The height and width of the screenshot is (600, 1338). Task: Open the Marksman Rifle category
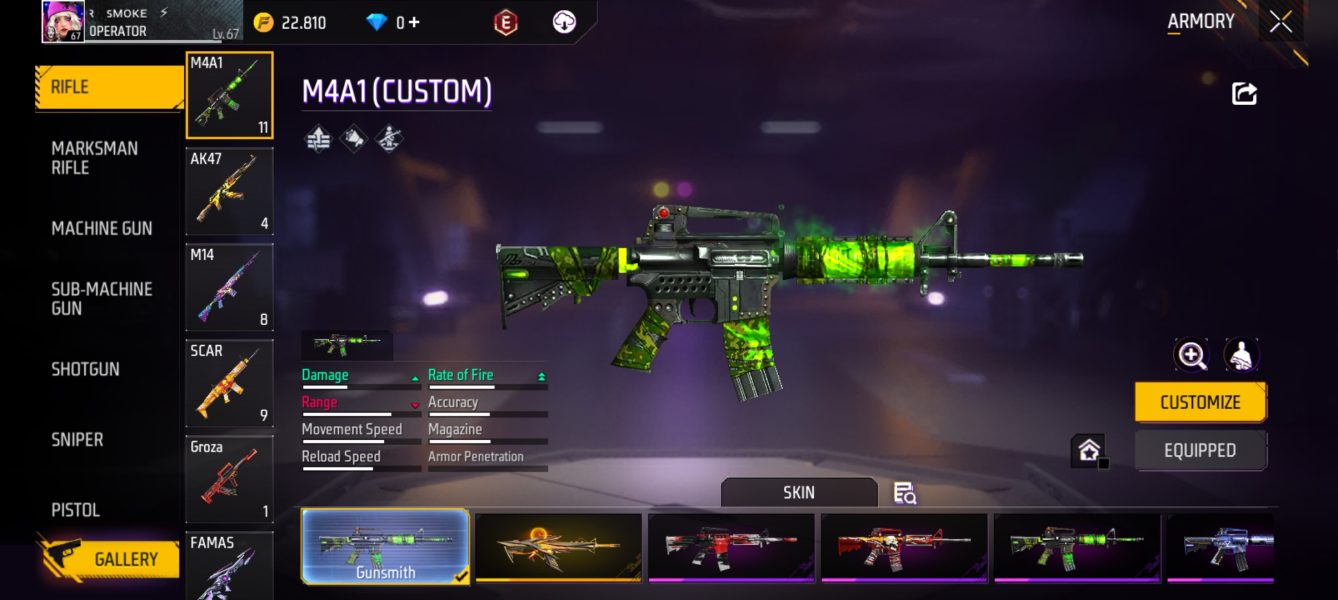click(x=95, y=158)
